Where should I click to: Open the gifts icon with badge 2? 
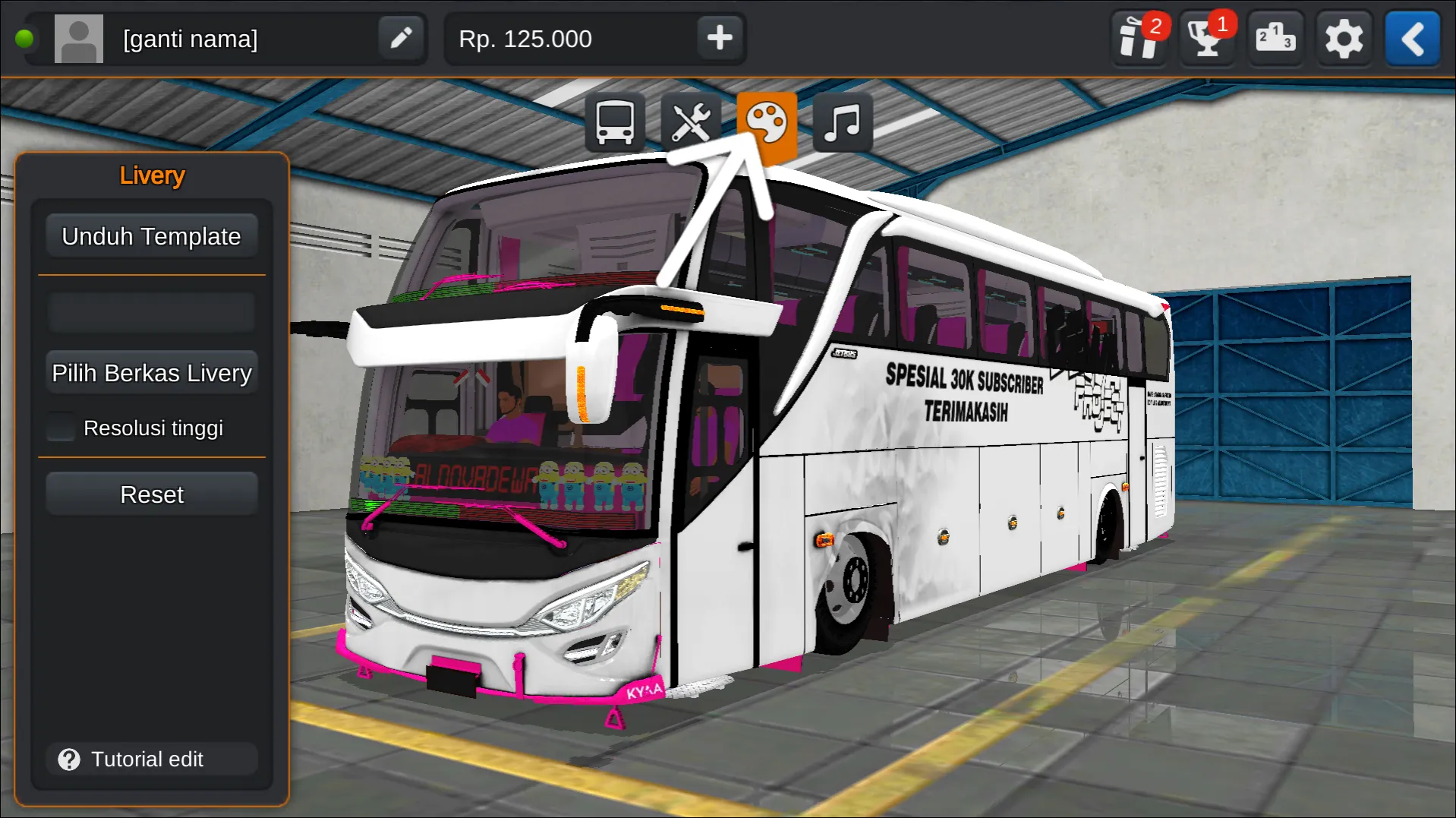1136,38
